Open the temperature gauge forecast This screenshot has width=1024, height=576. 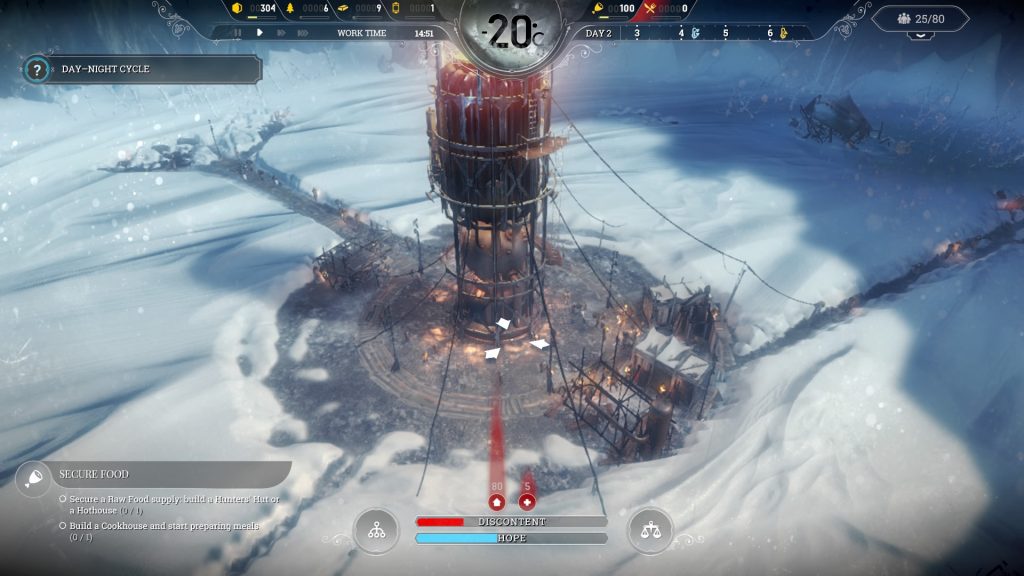(510, 32)
